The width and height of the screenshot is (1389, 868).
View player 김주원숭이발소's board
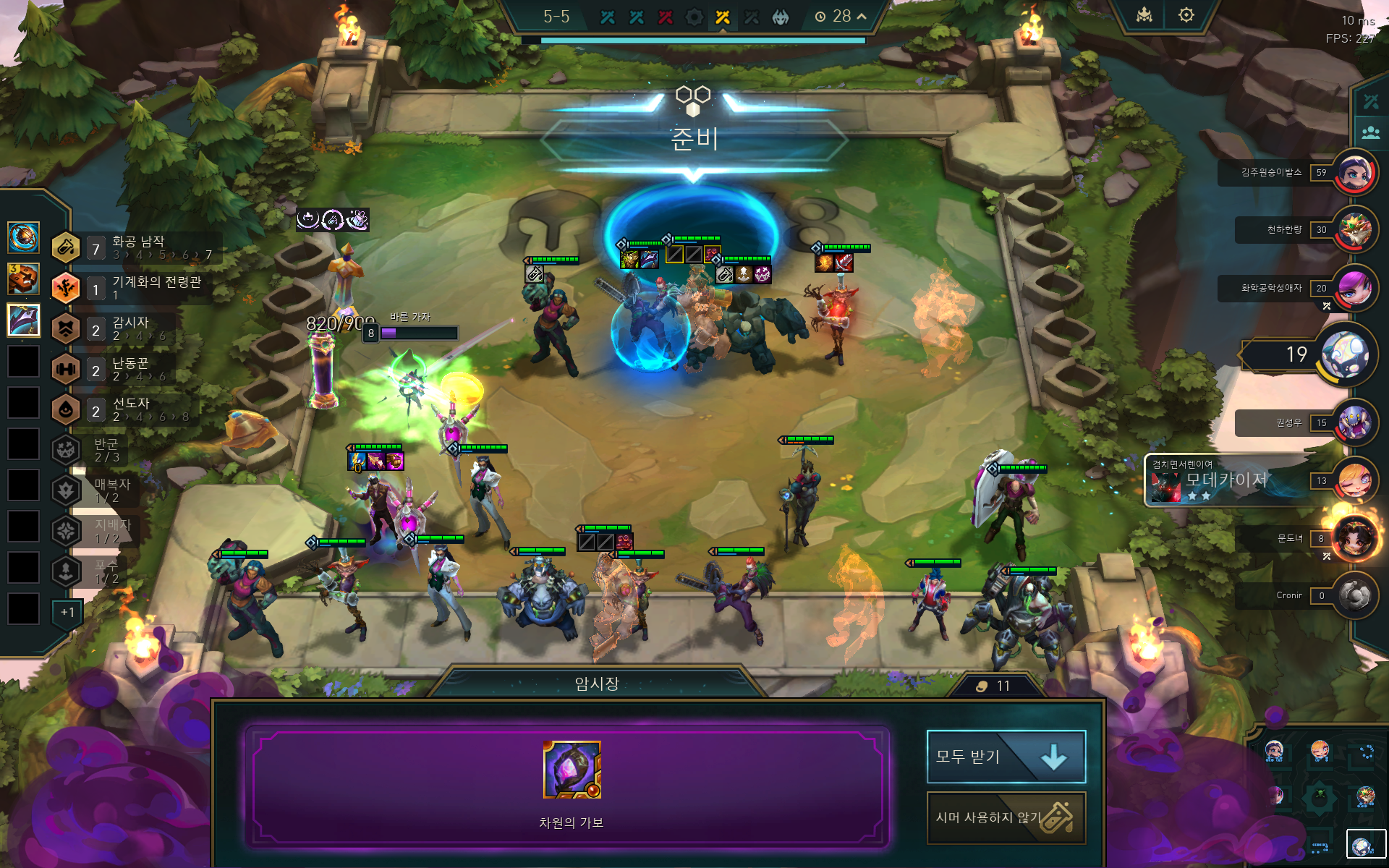click(1355, 173)
